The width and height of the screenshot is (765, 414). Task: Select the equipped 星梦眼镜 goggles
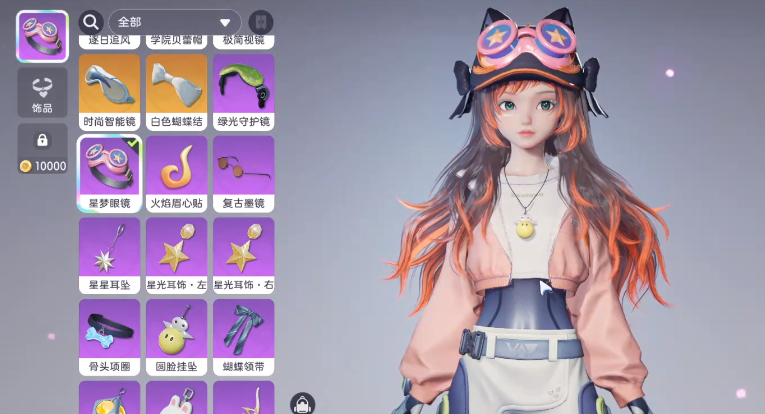(x=109, y=173)
